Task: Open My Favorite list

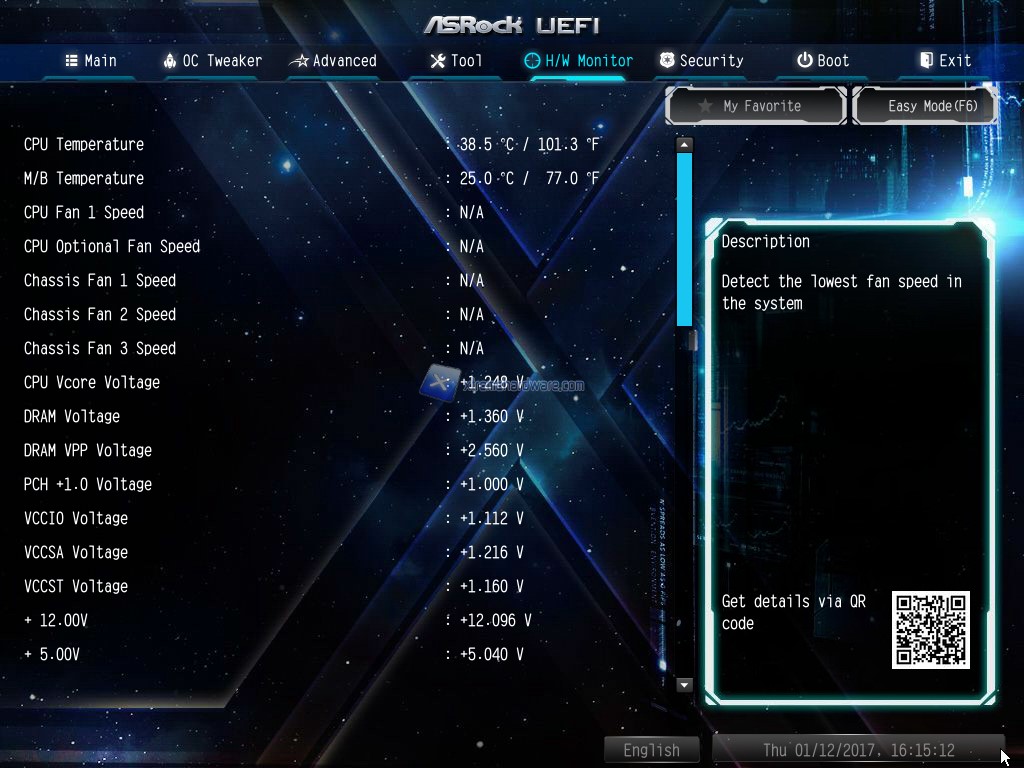Action: [x=757, y=106]
